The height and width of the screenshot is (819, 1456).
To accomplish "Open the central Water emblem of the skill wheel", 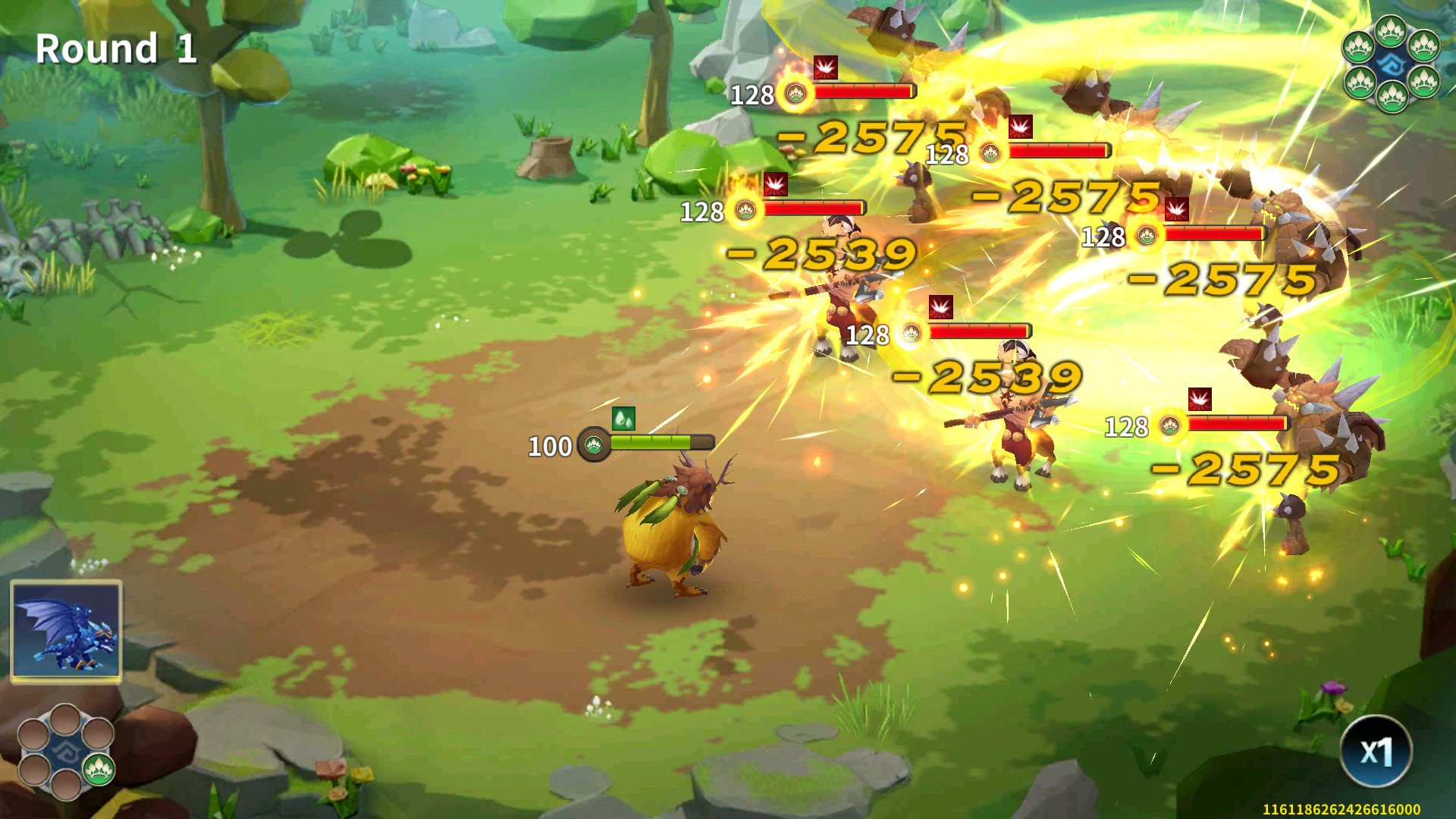I will (x=68, y=752).
